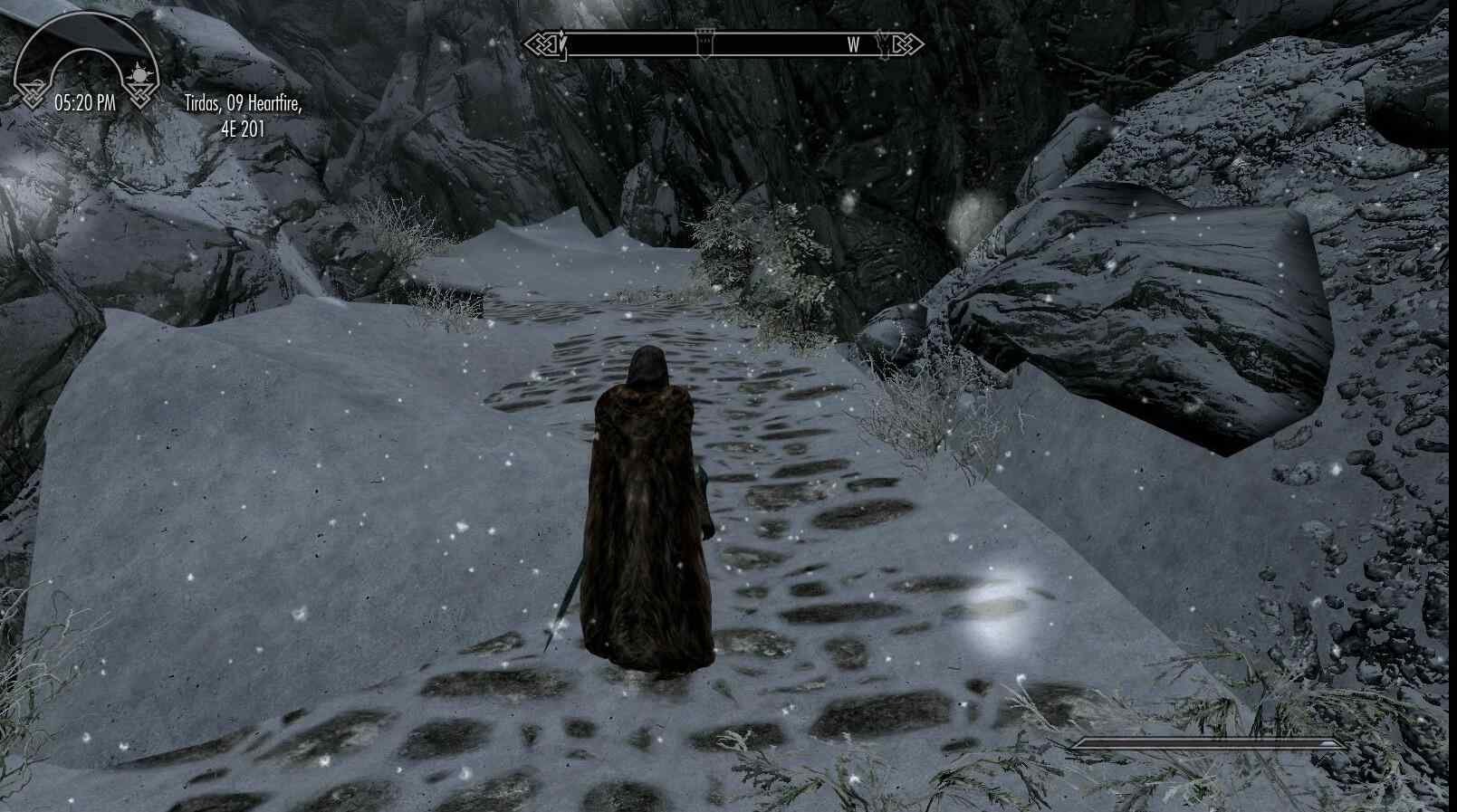
Task: Click the knot ornament below the clock arch
Action: click(139, 93)
